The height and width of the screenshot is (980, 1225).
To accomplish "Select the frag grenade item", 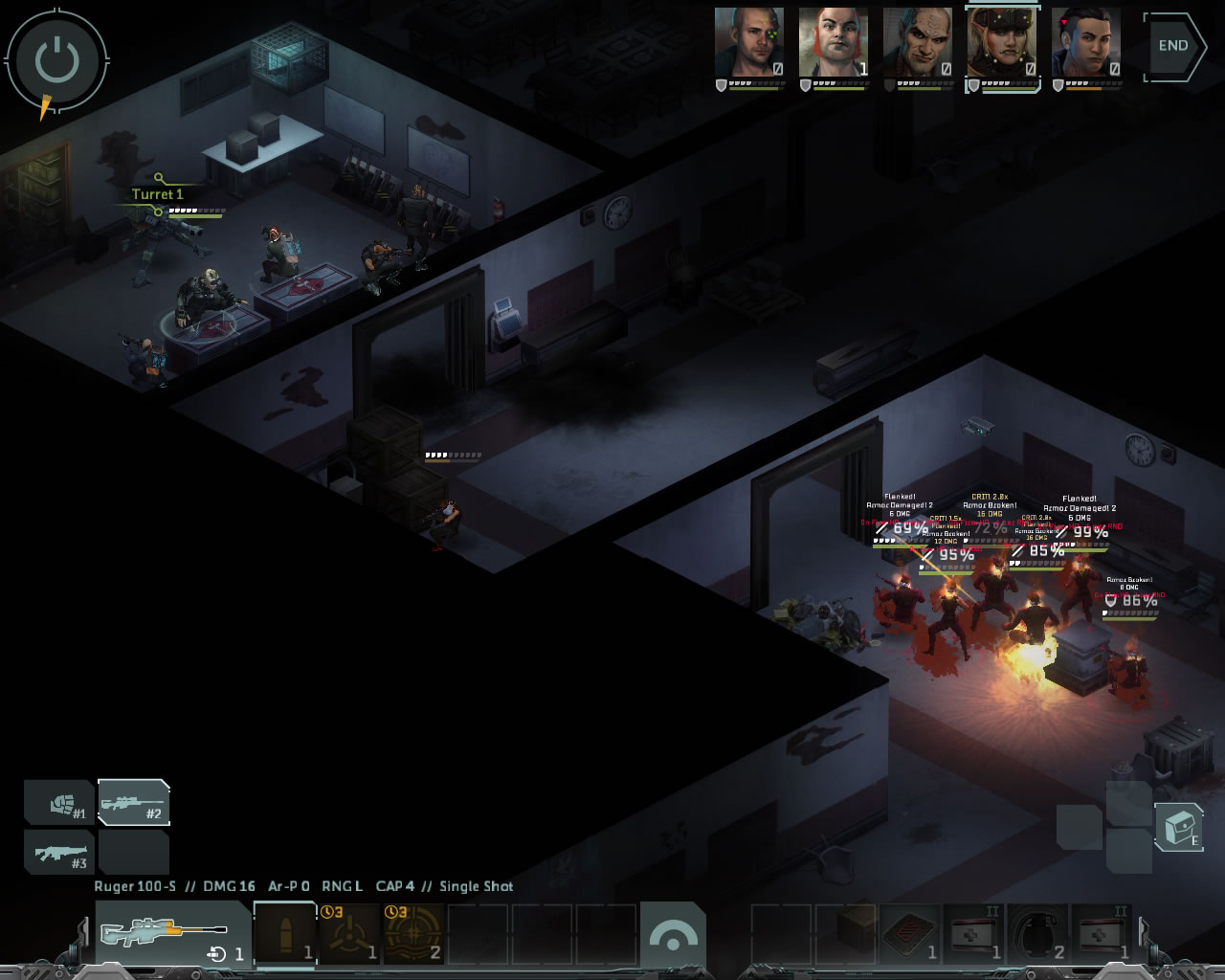I will click(x=1038, y=933).
